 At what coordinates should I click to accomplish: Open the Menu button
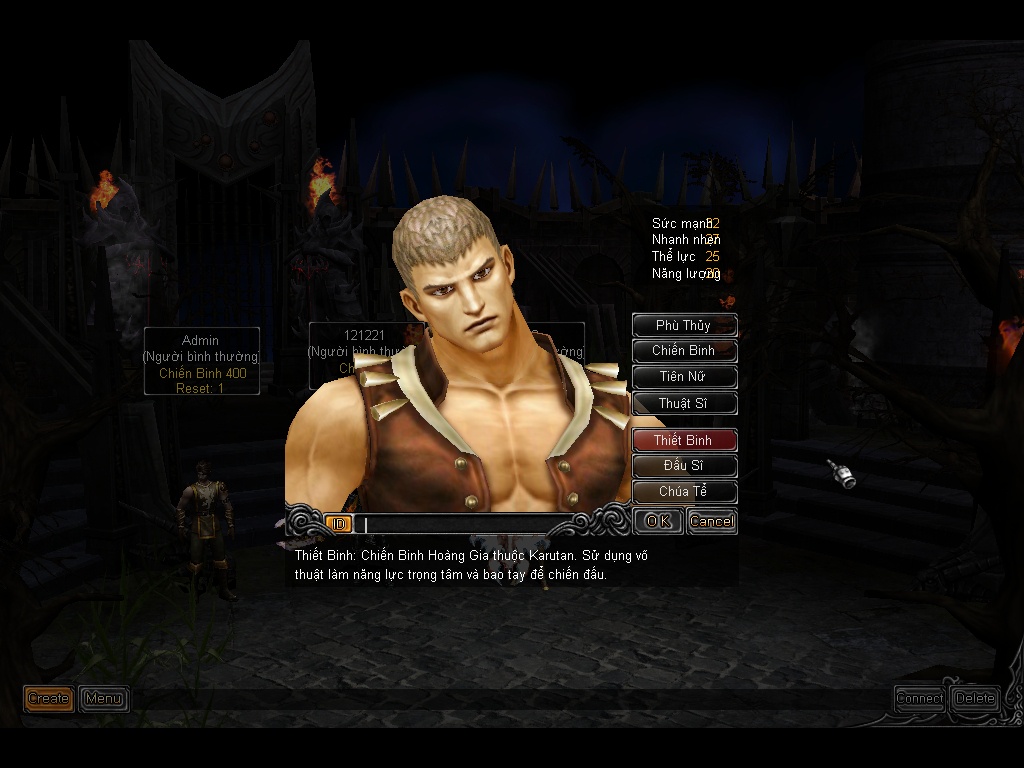[x=103, y=698]
